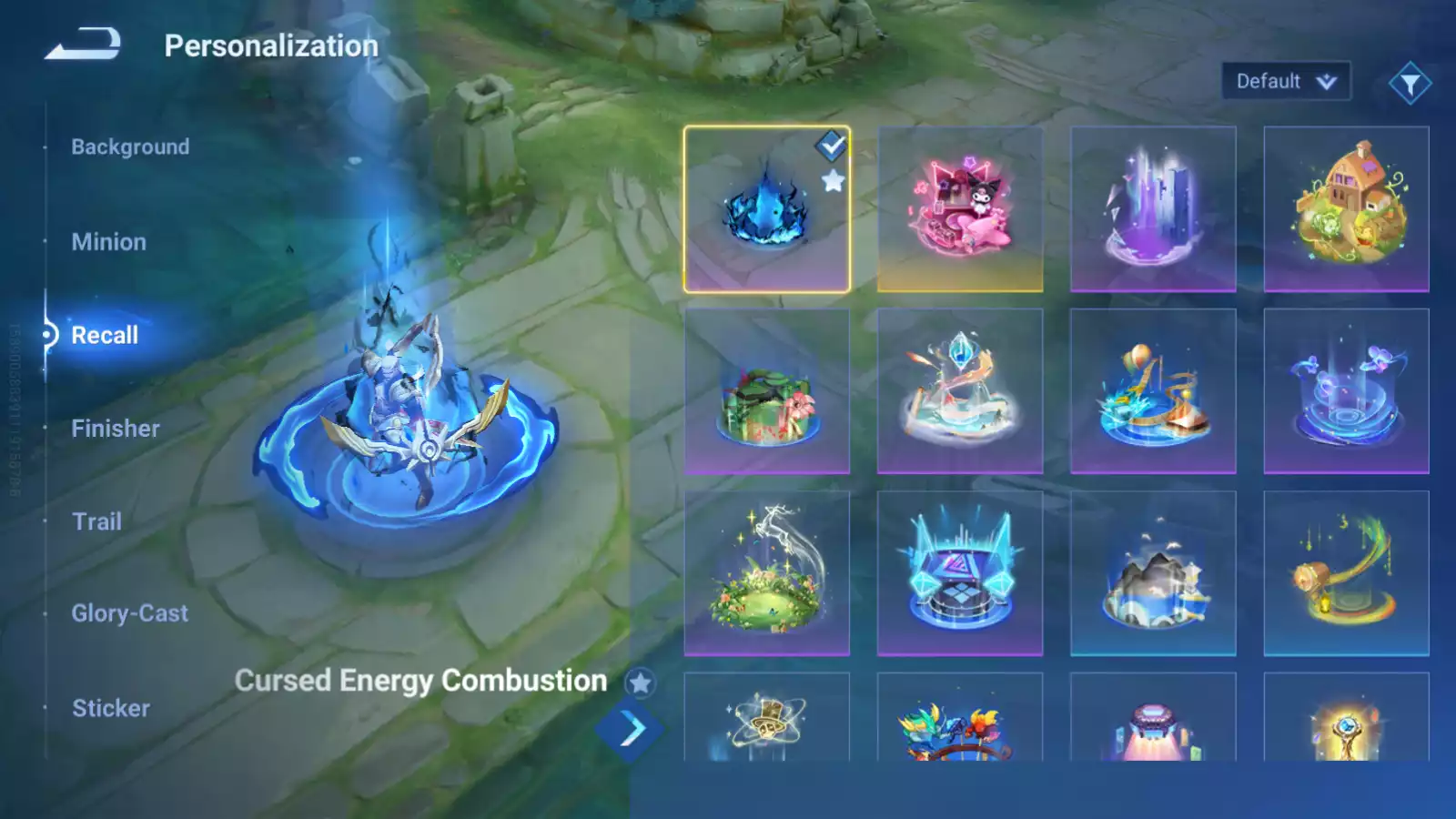
Task: Switch to the Trail tab
Action: (96, 521)
